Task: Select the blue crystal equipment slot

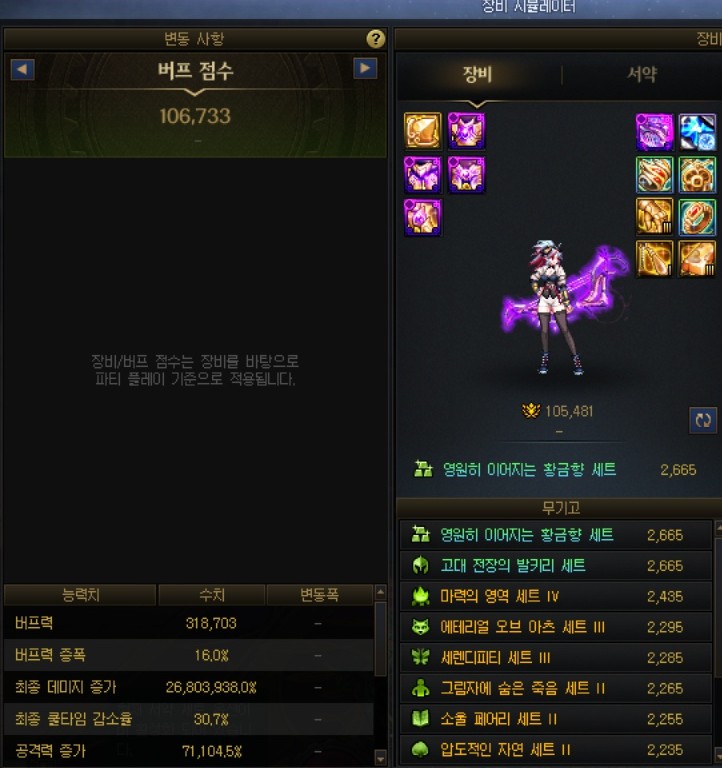Action: click(697, 131)
